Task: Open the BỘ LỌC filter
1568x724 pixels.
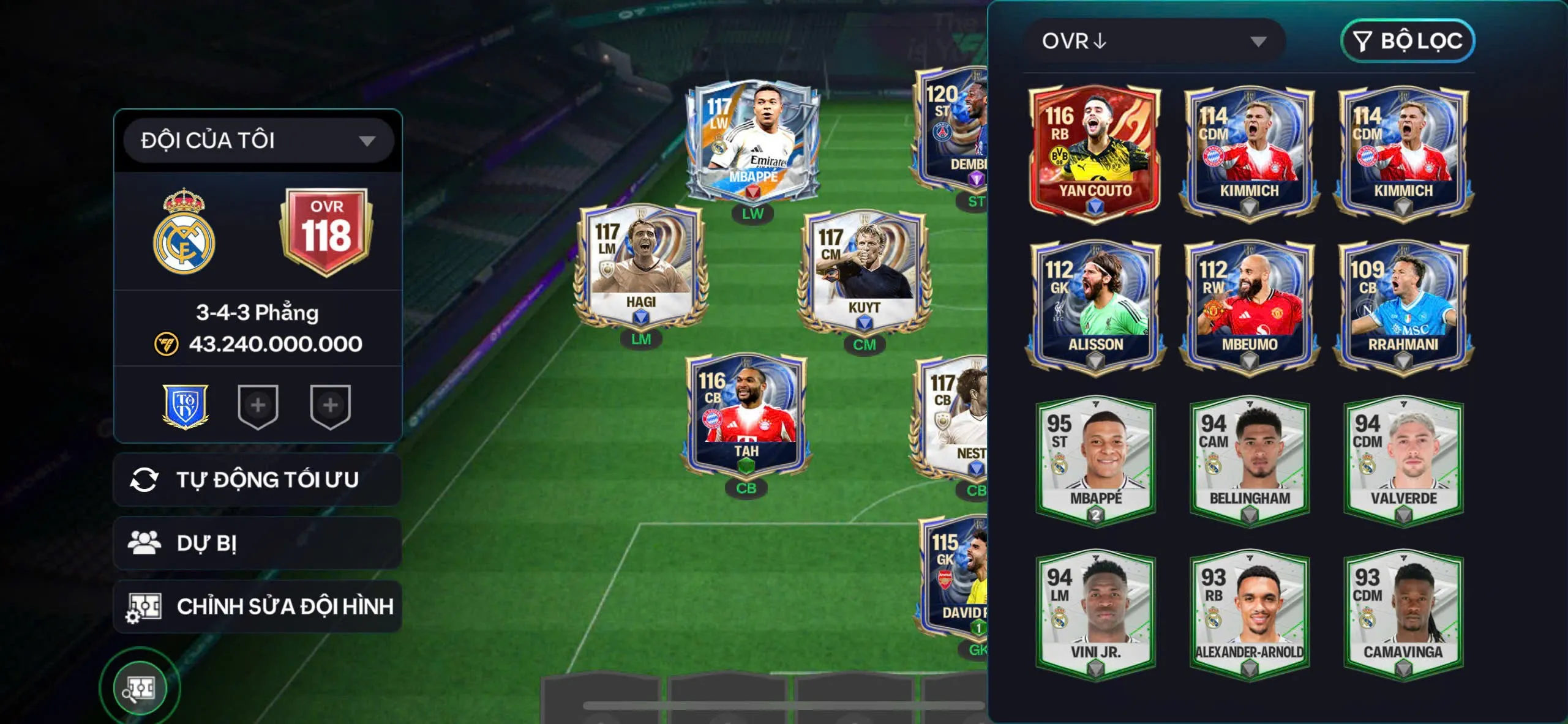Action: pos(1408,41)
